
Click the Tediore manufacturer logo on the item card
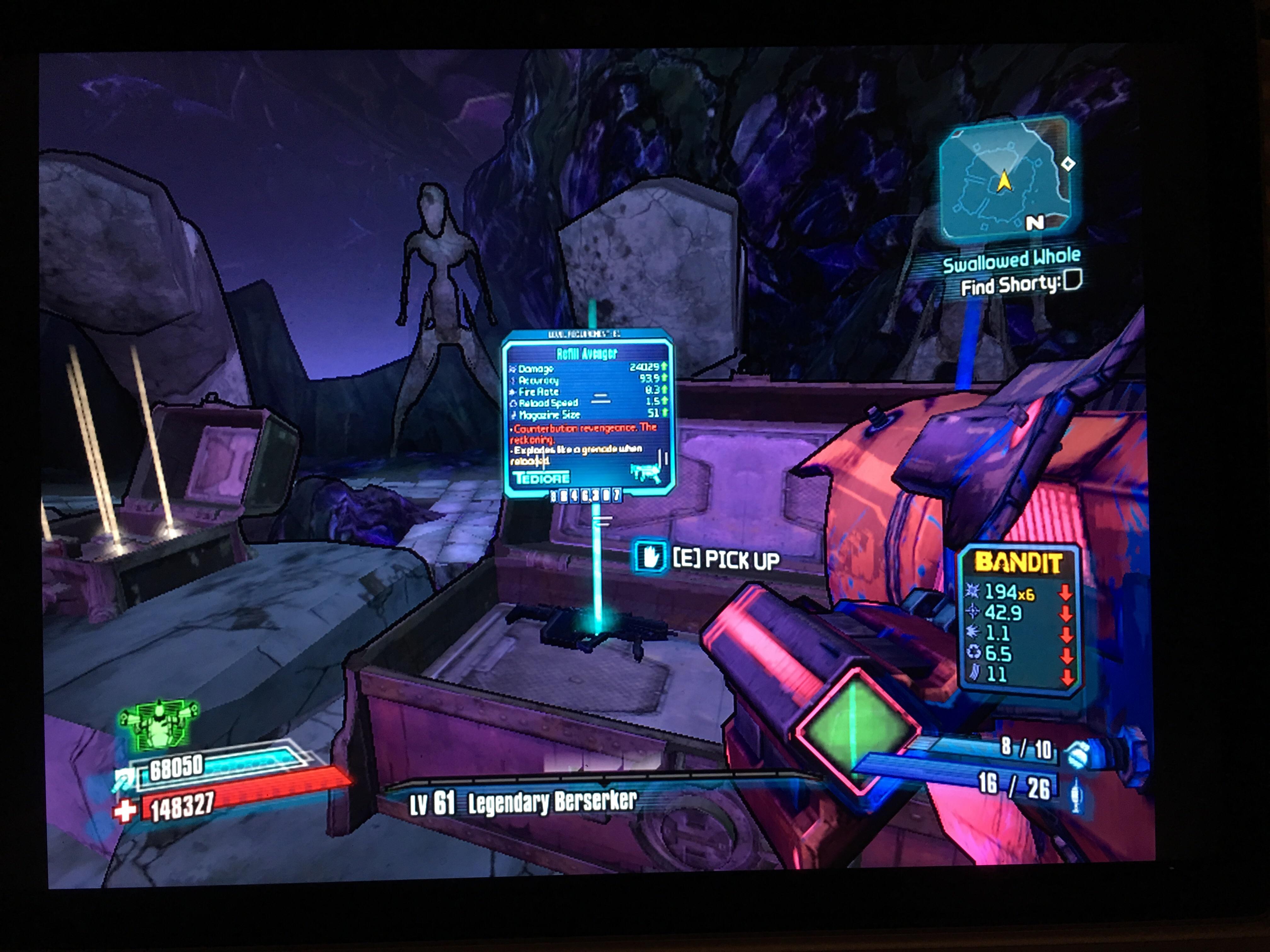(543, 478)
